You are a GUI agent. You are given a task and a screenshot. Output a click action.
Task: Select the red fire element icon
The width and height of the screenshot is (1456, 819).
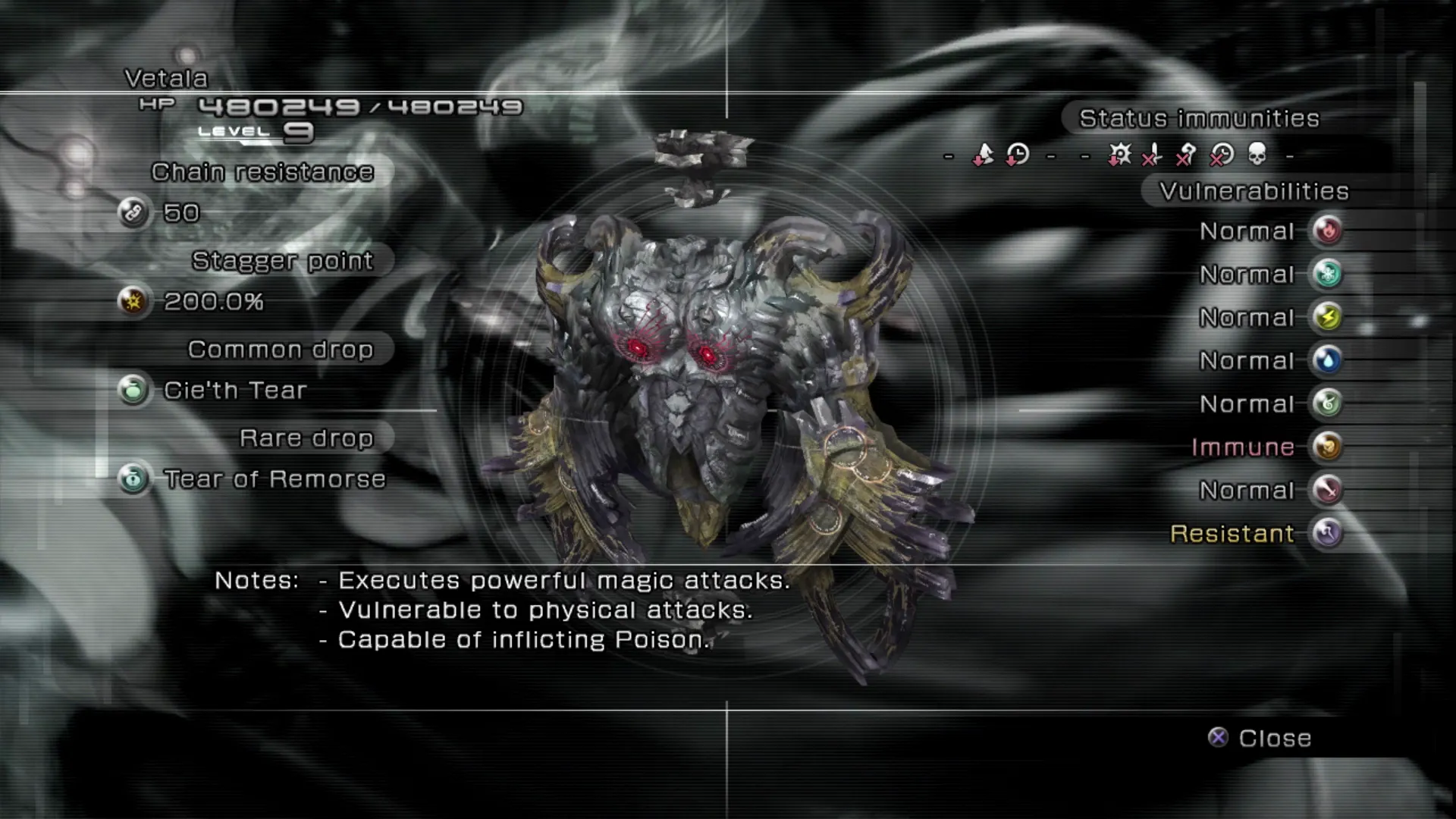pos(1327,231)
